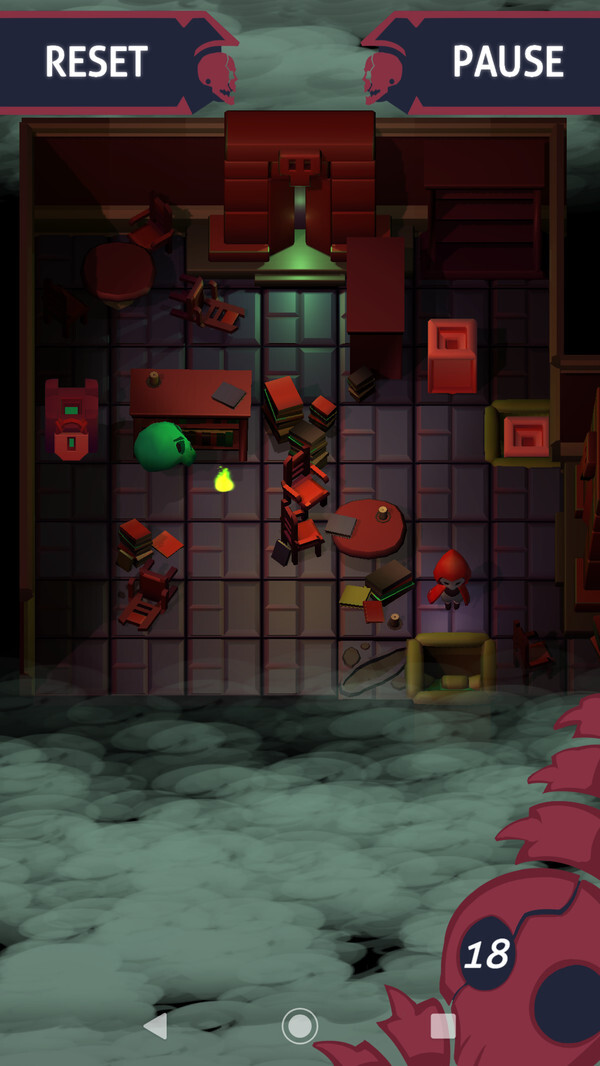600x1066 pixels.
Task: Click the RESET button
Action: pyautogui.click(x=97, y=62)
